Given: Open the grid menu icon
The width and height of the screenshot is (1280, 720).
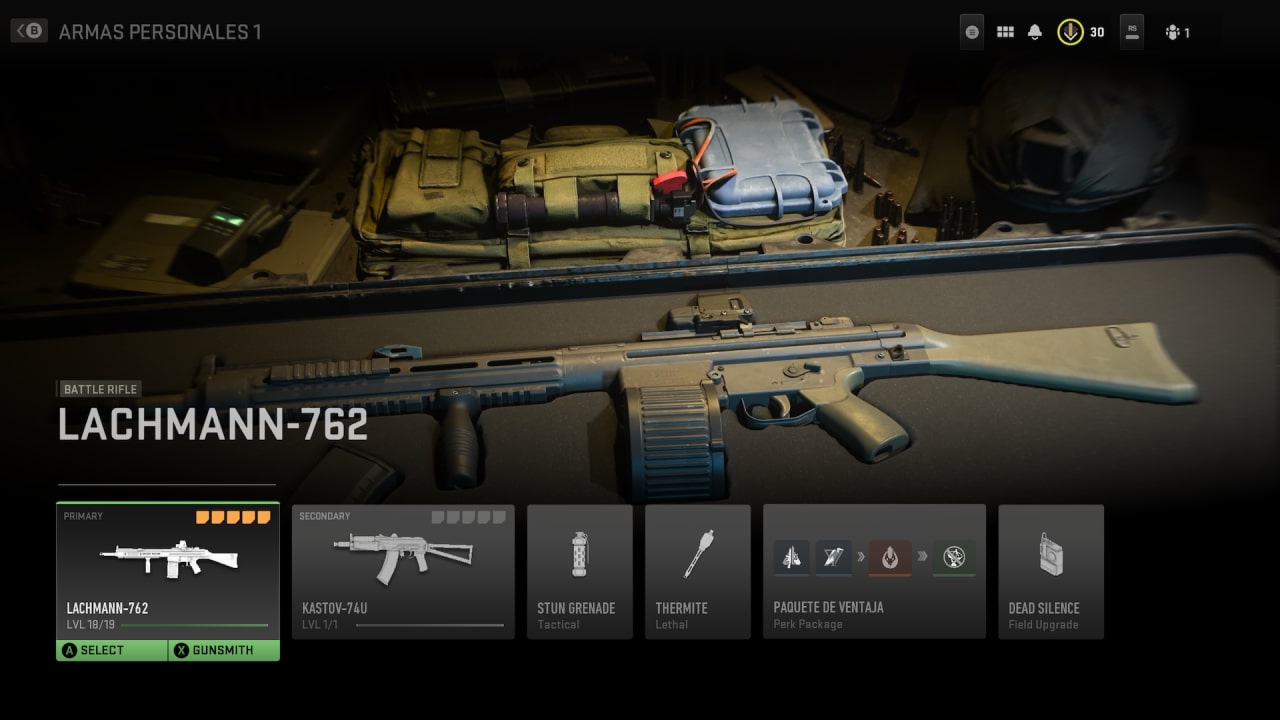Looking at the screenshot, I should pyautogui.click(x=1005, y=32).
